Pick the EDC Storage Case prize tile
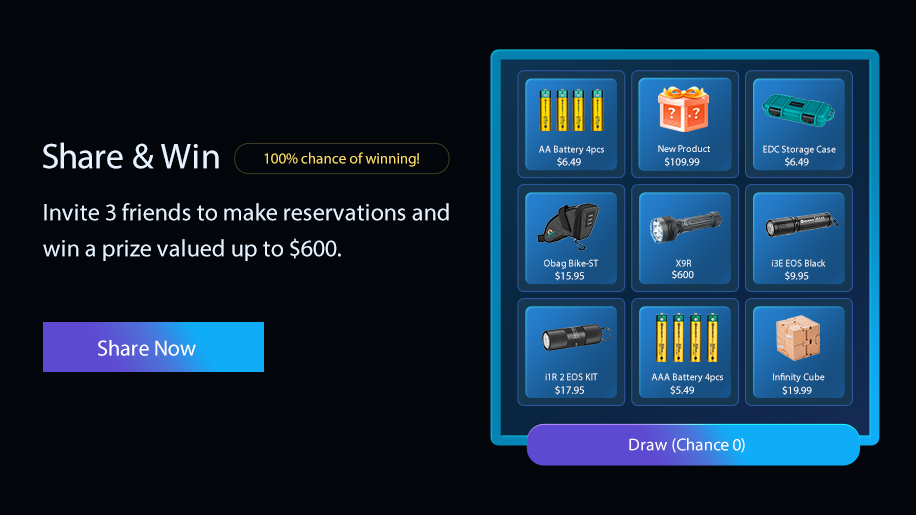 798,123
